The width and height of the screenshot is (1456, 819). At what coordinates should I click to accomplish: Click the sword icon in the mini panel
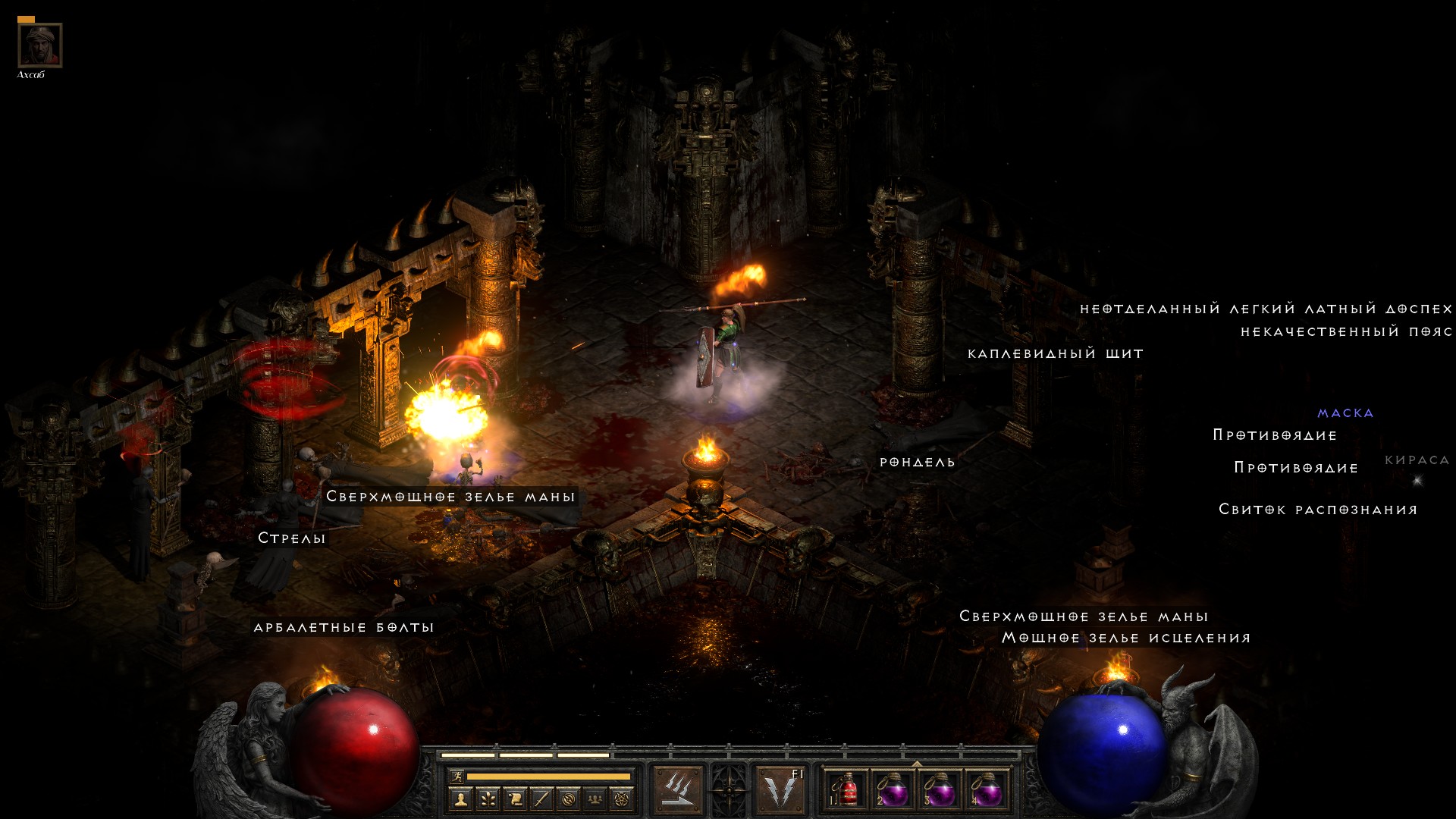pos(541,799)
